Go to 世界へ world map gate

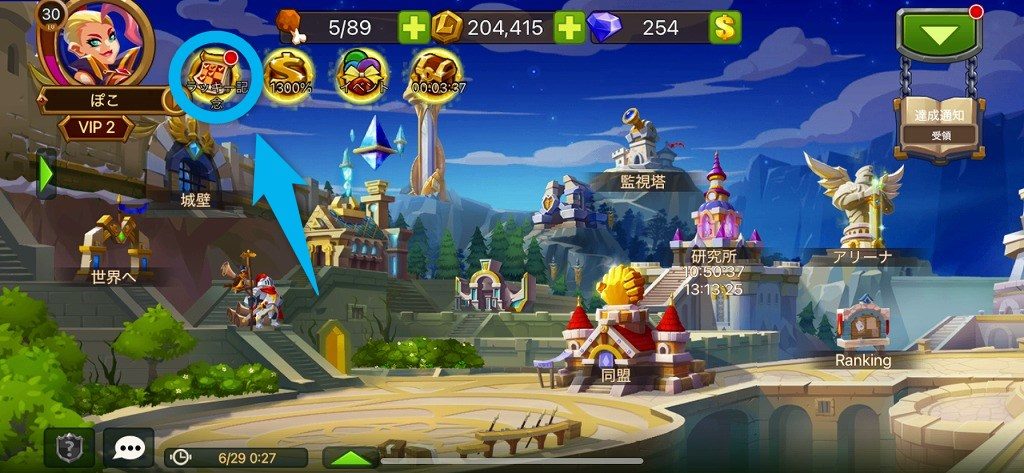pyautogui.click(x=116, y=248)
